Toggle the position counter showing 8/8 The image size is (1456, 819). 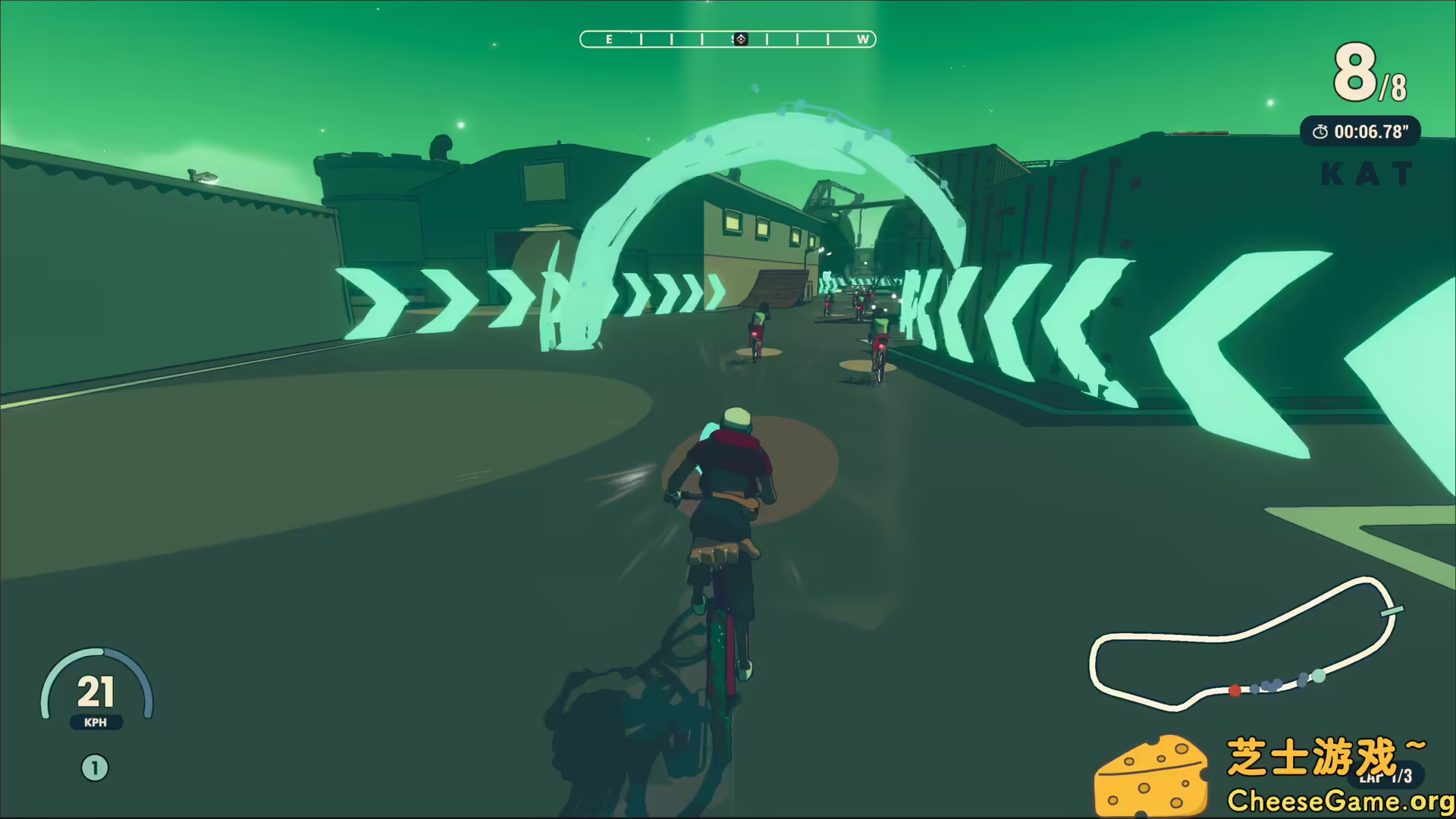point(1365,72)
